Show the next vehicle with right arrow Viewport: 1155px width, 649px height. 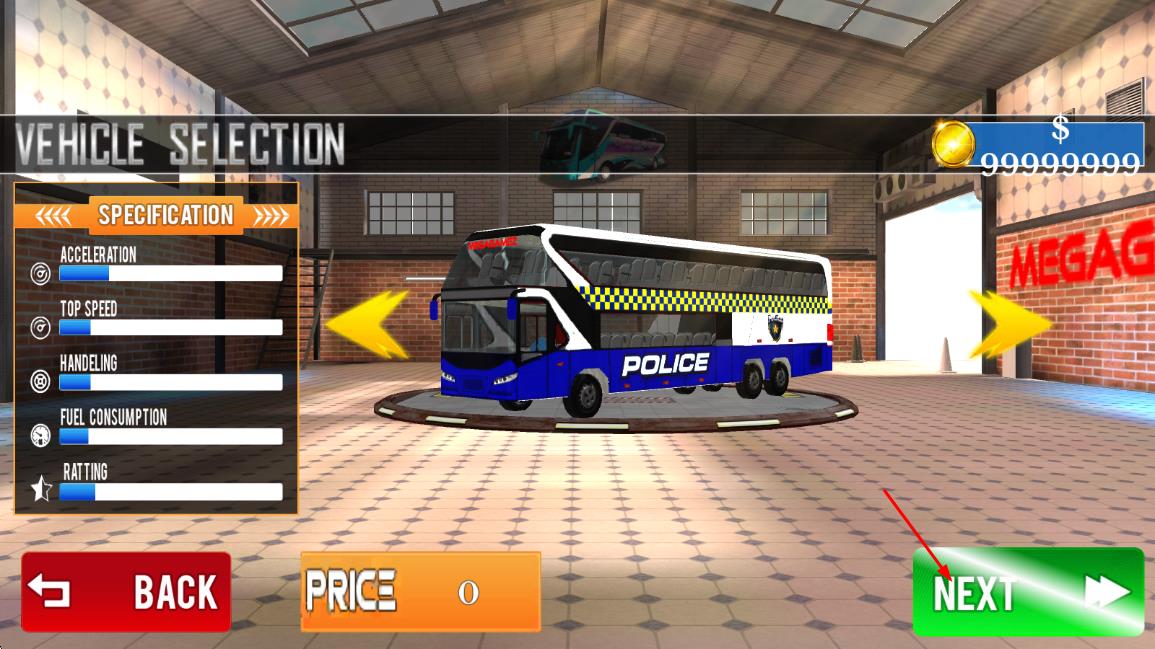pyautogui.click(x=1009, y=324)
